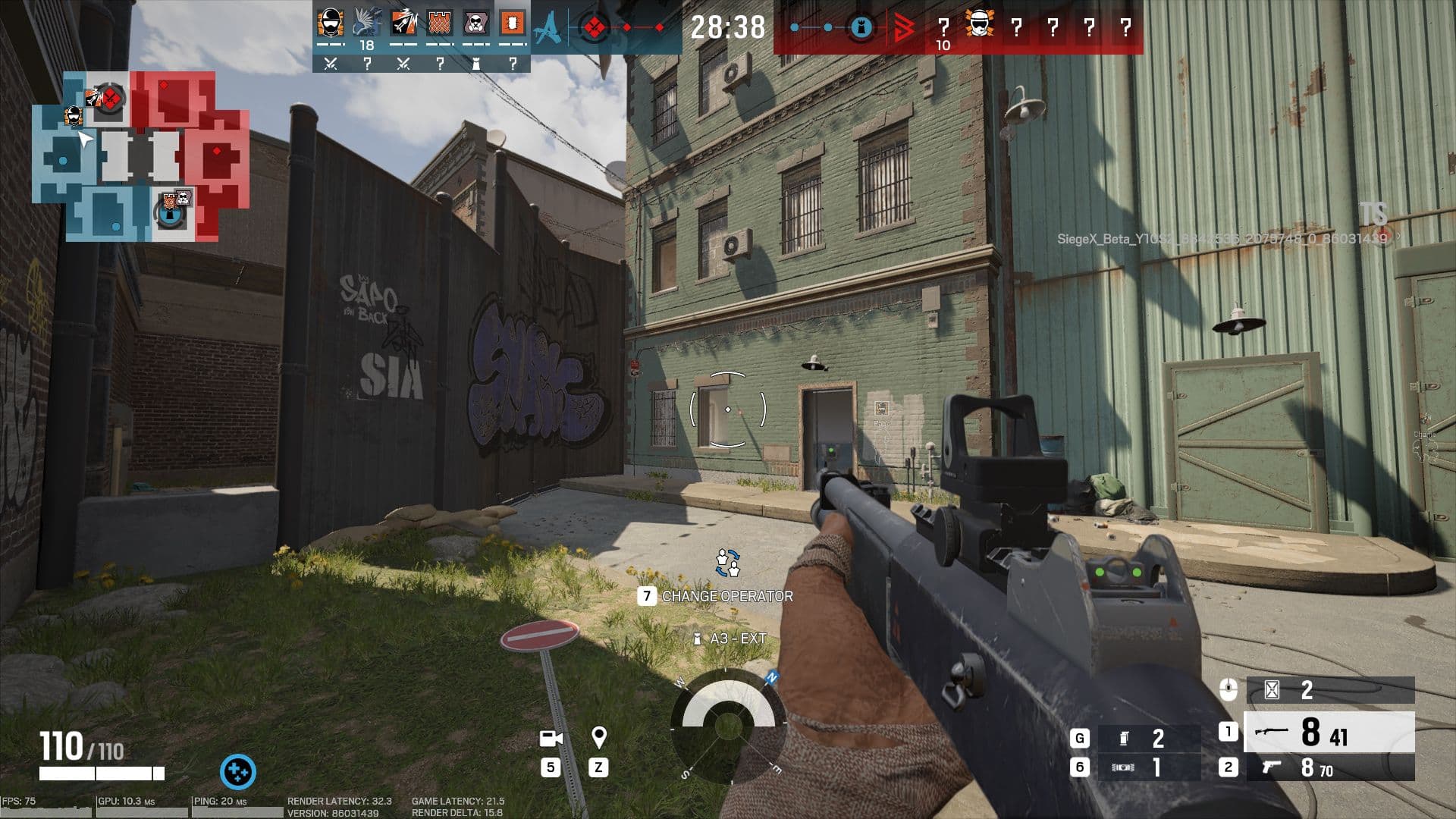Click the orange breach-charge operator portrait
The height and width of the screenshot is (819, 1456).
click(x=513, y=23)
